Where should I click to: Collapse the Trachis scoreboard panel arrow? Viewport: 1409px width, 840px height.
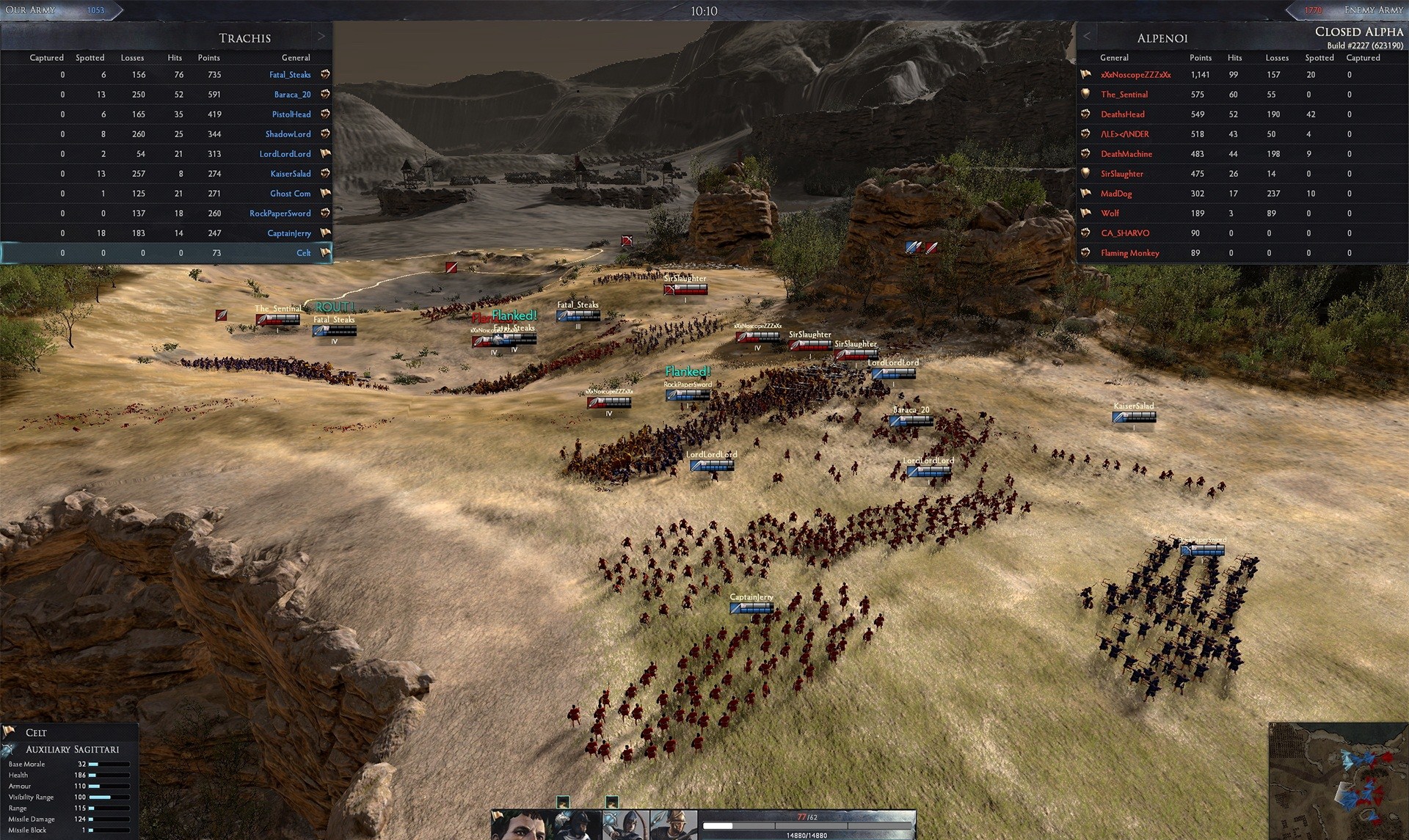click(321, 37)
